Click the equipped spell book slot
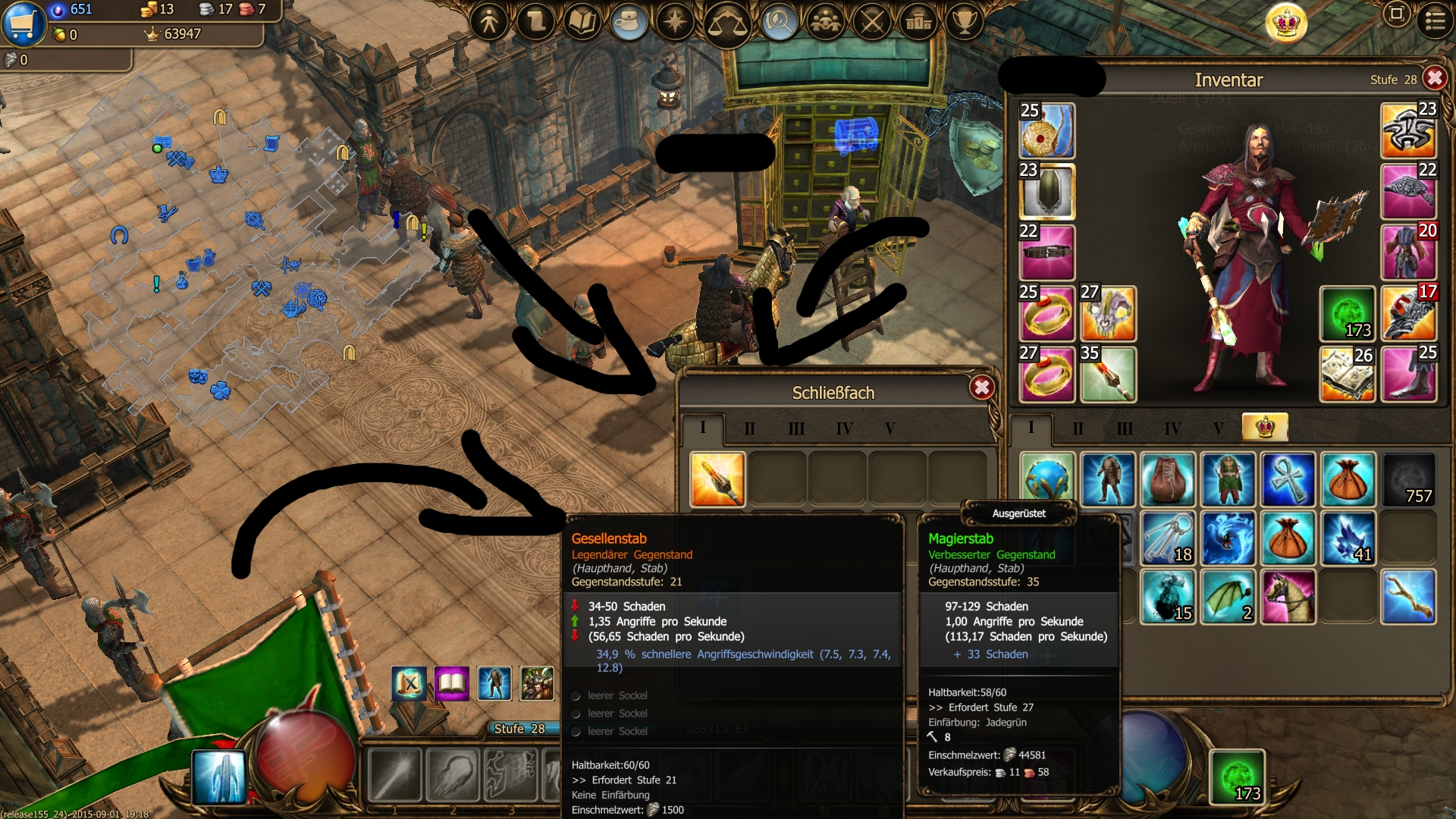This screenshot has width=1456, height=819. click(x=1348, y=375)
